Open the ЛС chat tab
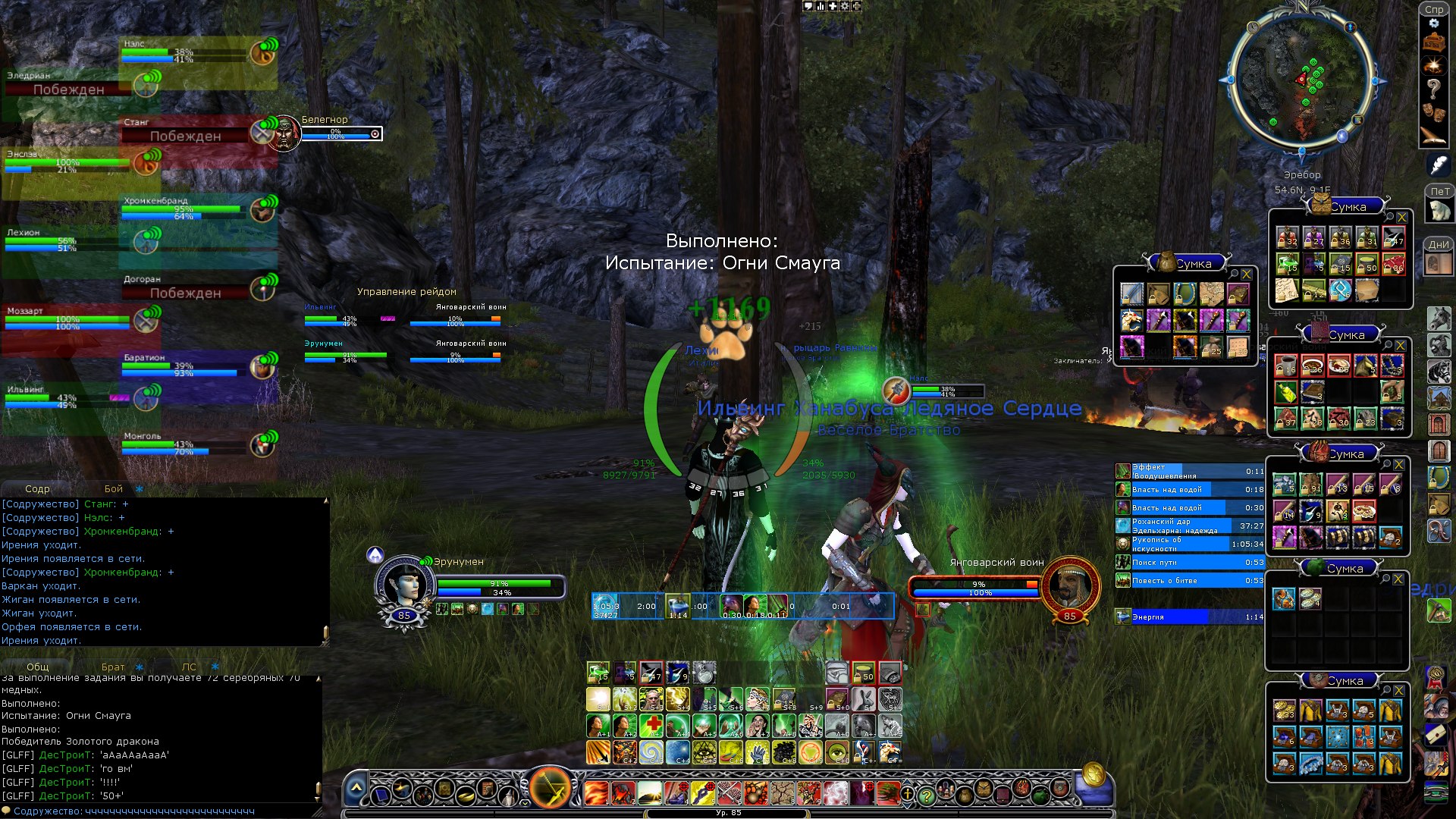Screen dimensions: 1456x819 (189, 667)
